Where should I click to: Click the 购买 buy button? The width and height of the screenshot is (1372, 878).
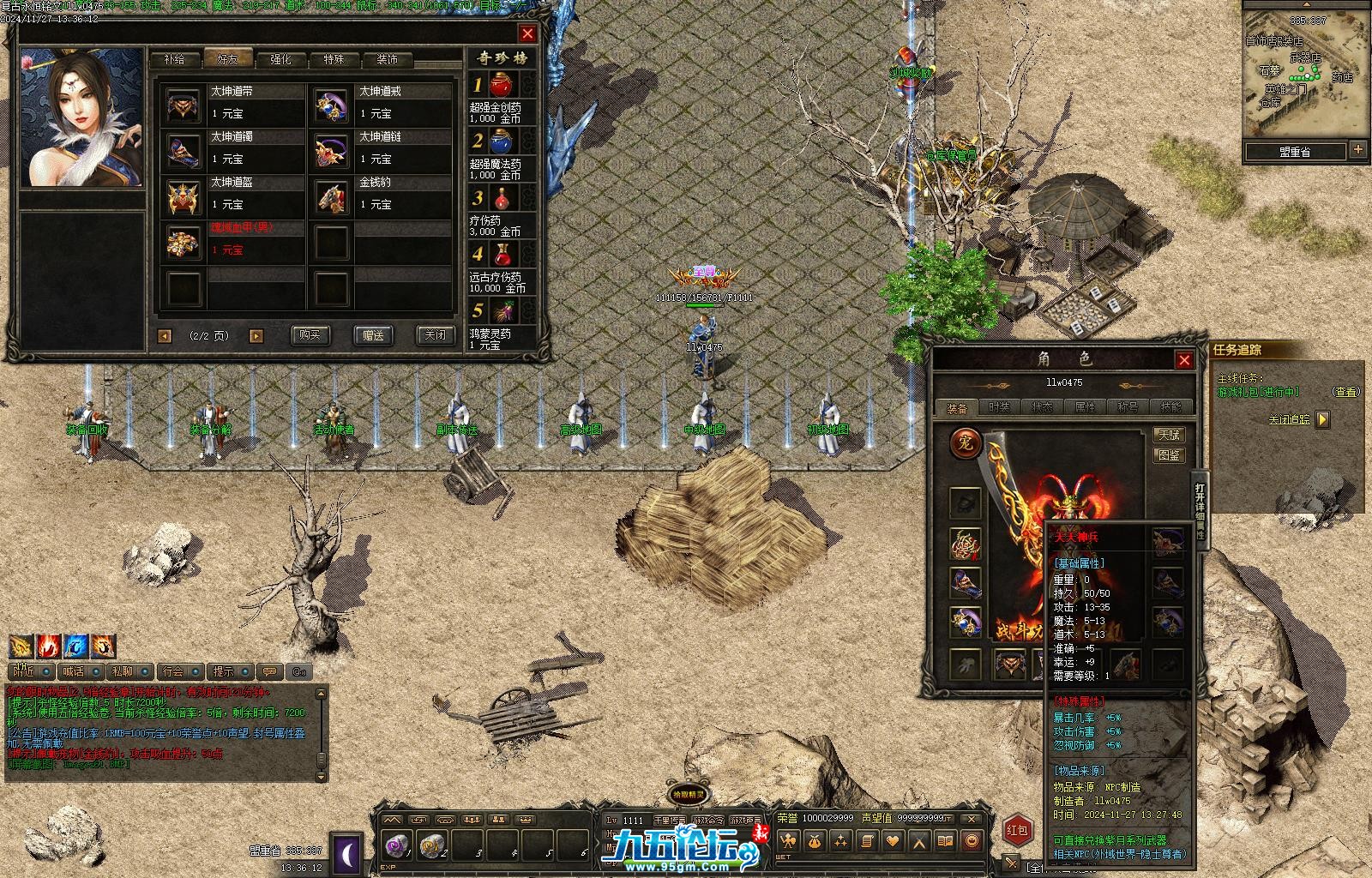click(x=310, y=335)
